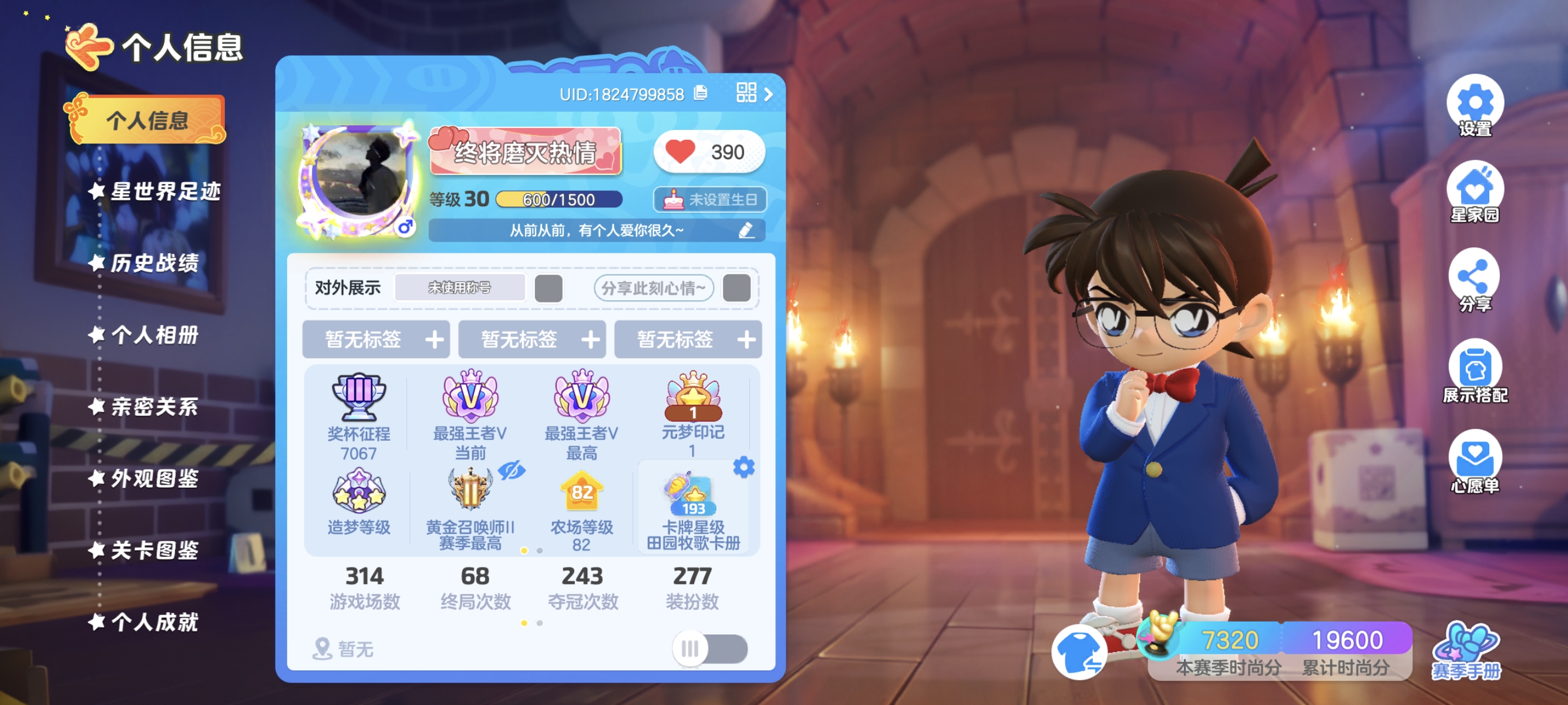Open the QR code panel
Image resolution: width=1568 pixels, height=705 pixels.
747,93
